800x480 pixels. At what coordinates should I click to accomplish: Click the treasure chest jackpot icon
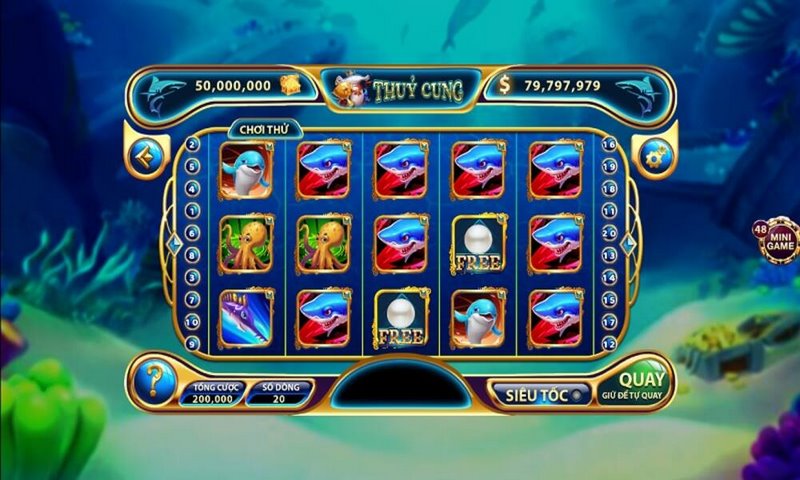click(289, 84)
